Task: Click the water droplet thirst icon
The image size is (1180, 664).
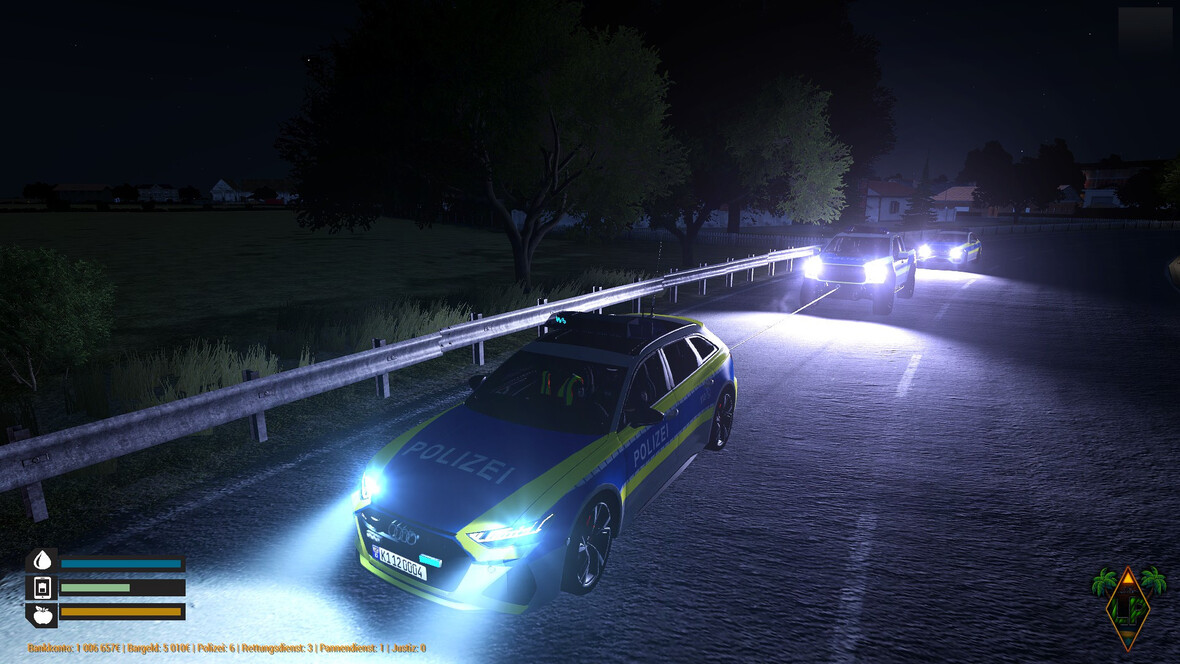Action: pos(42,561)
